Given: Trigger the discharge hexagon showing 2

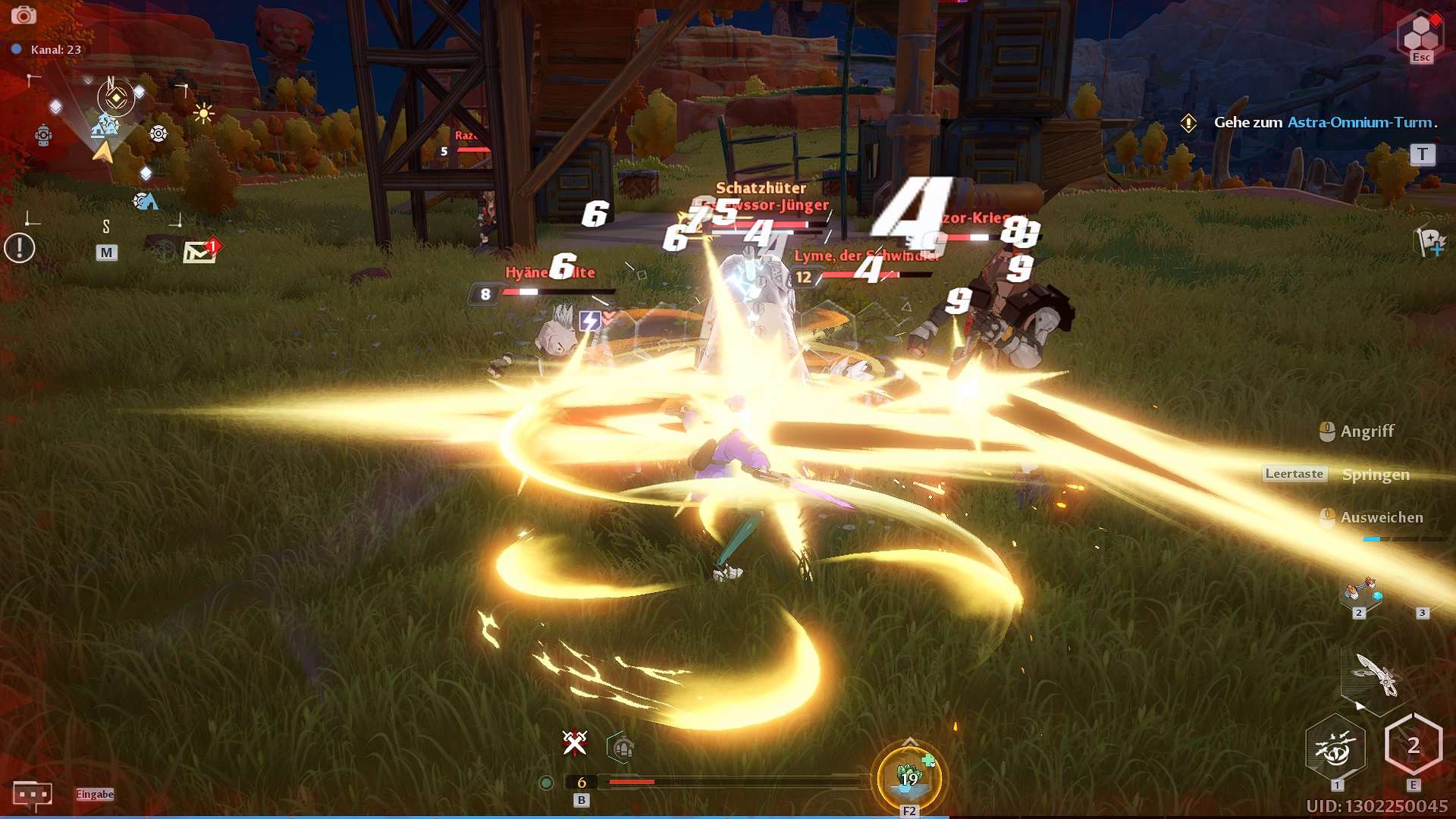Looking at the screenshot, I should (1413, 746).
